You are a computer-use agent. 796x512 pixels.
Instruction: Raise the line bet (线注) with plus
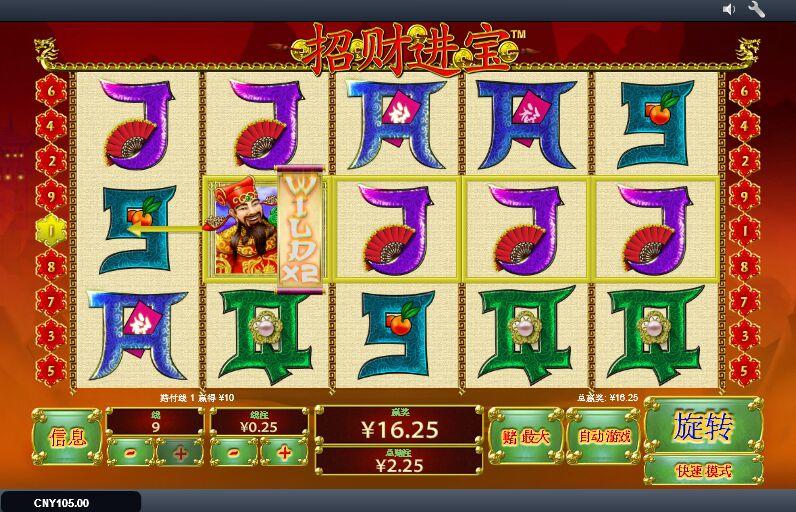pos(284,452)
